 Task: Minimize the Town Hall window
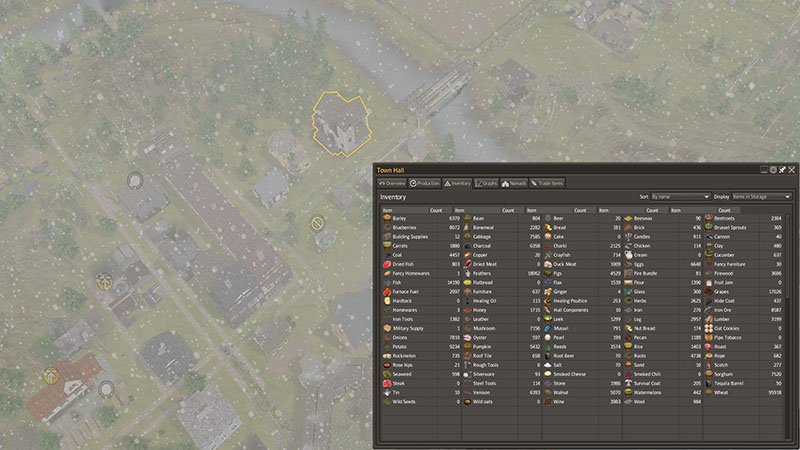tap(764, 170)
